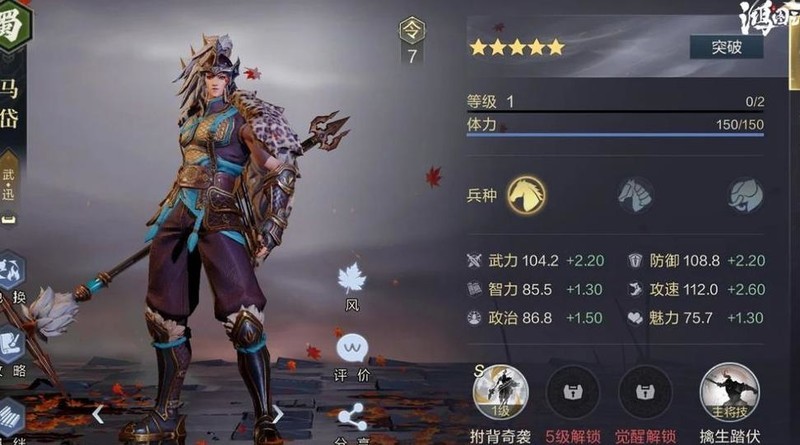Click the five-star rarity row
The width and height of the screenshot is (800, 445).
pyautogui.click(x=517, y=47)
